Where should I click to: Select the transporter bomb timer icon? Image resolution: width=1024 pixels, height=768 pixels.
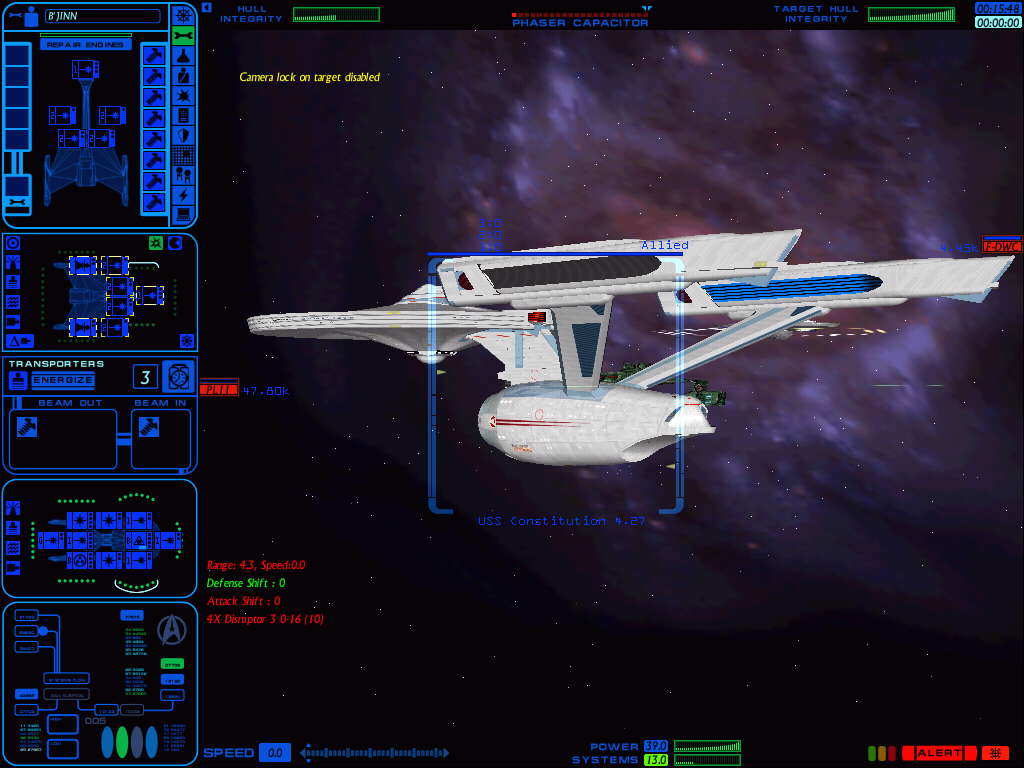click(x=179, y=376)
